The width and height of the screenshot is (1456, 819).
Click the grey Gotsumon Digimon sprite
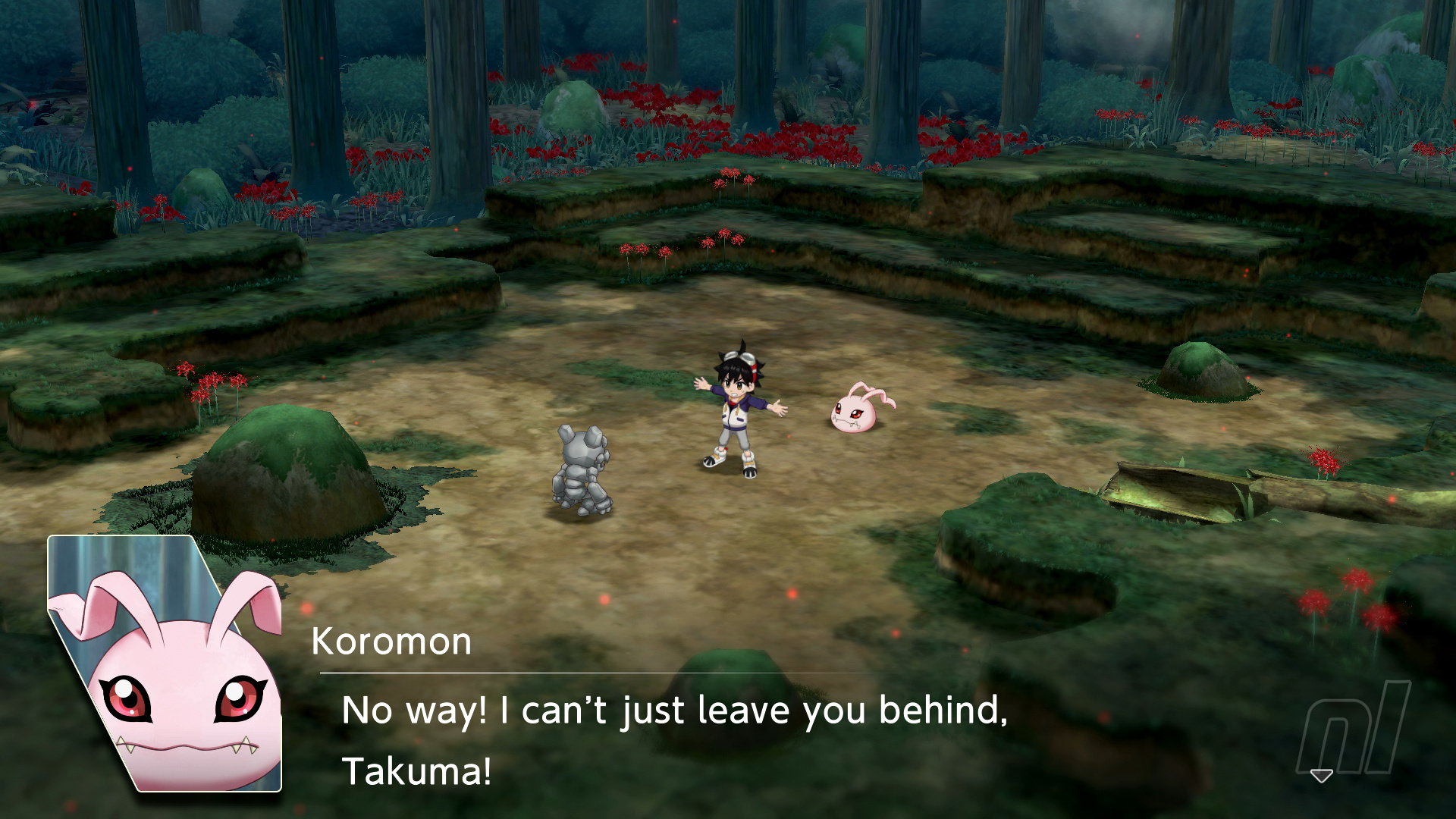coord(584,466)
